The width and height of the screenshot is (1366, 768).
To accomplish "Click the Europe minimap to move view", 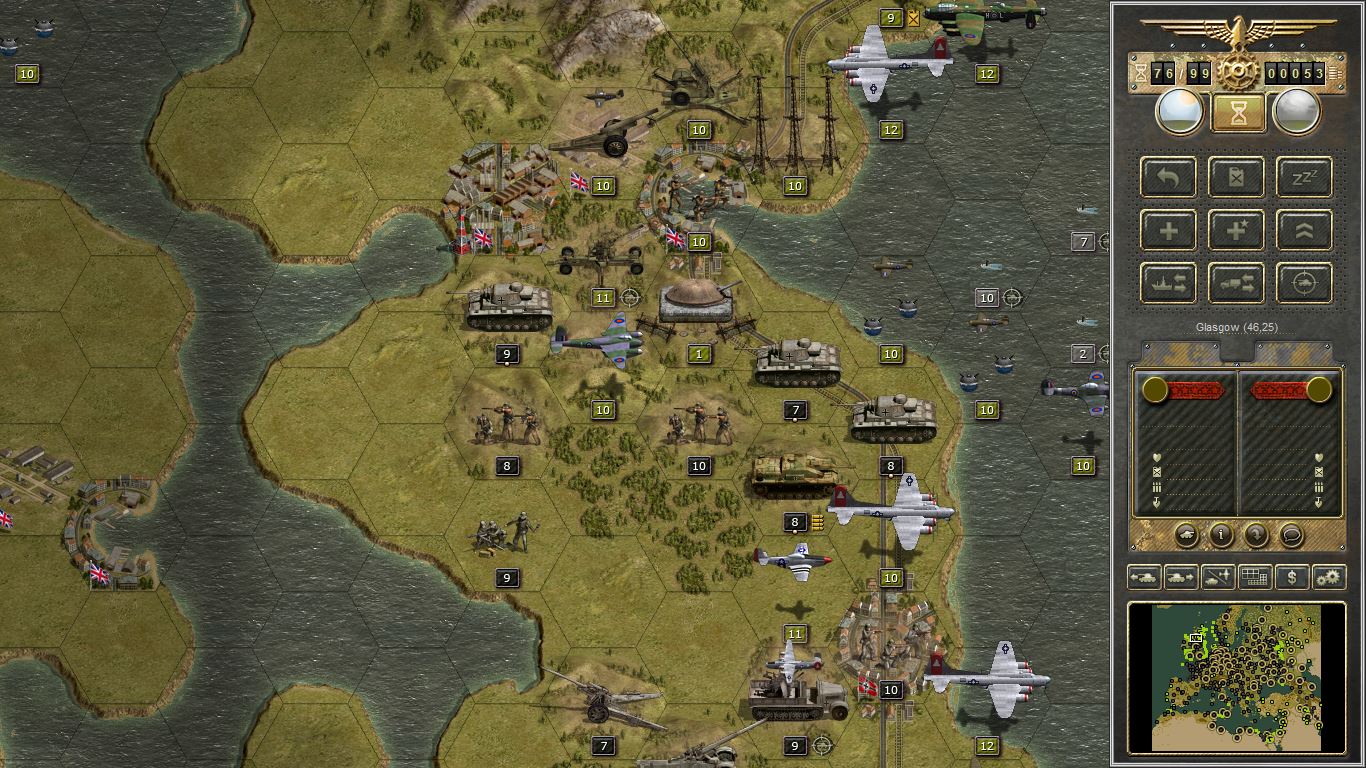I will click(1237, 676).
